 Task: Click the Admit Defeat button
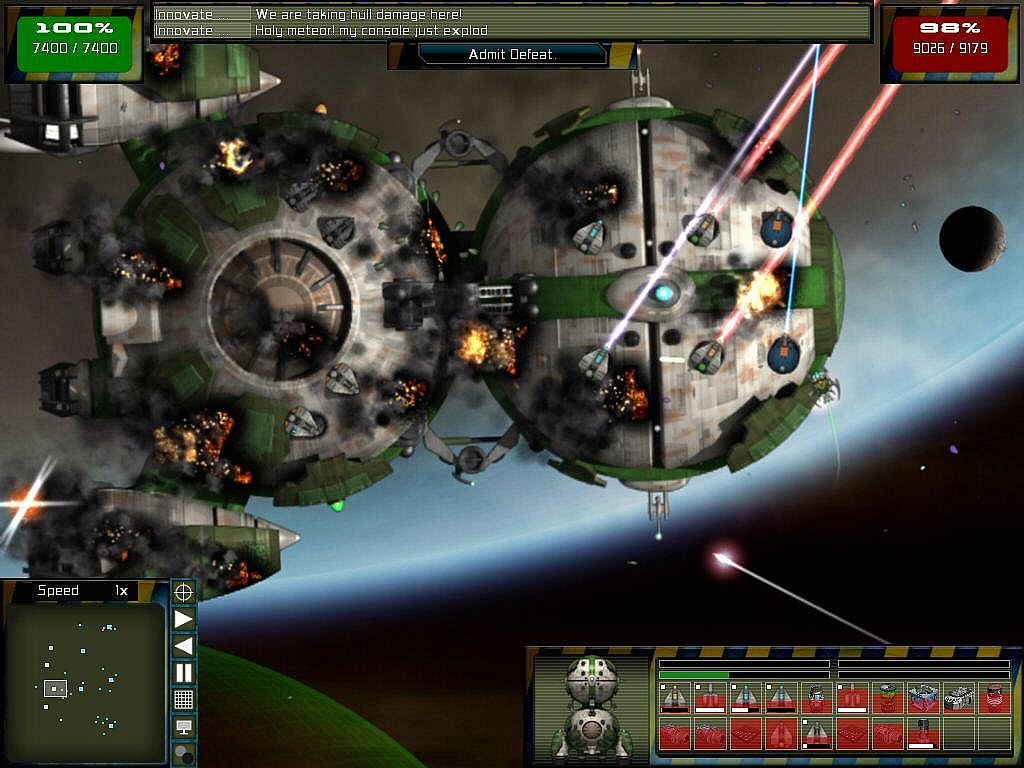coord(512,55)
